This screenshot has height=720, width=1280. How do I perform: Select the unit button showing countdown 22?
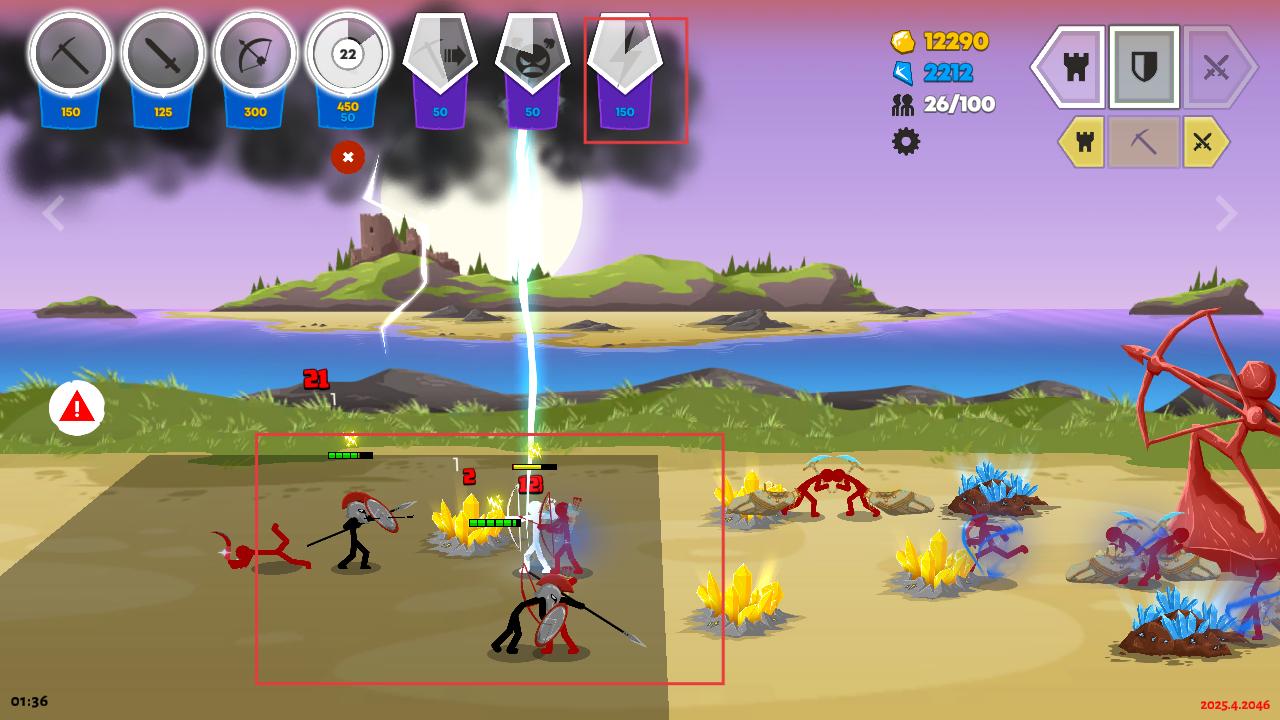coord(347,55)
